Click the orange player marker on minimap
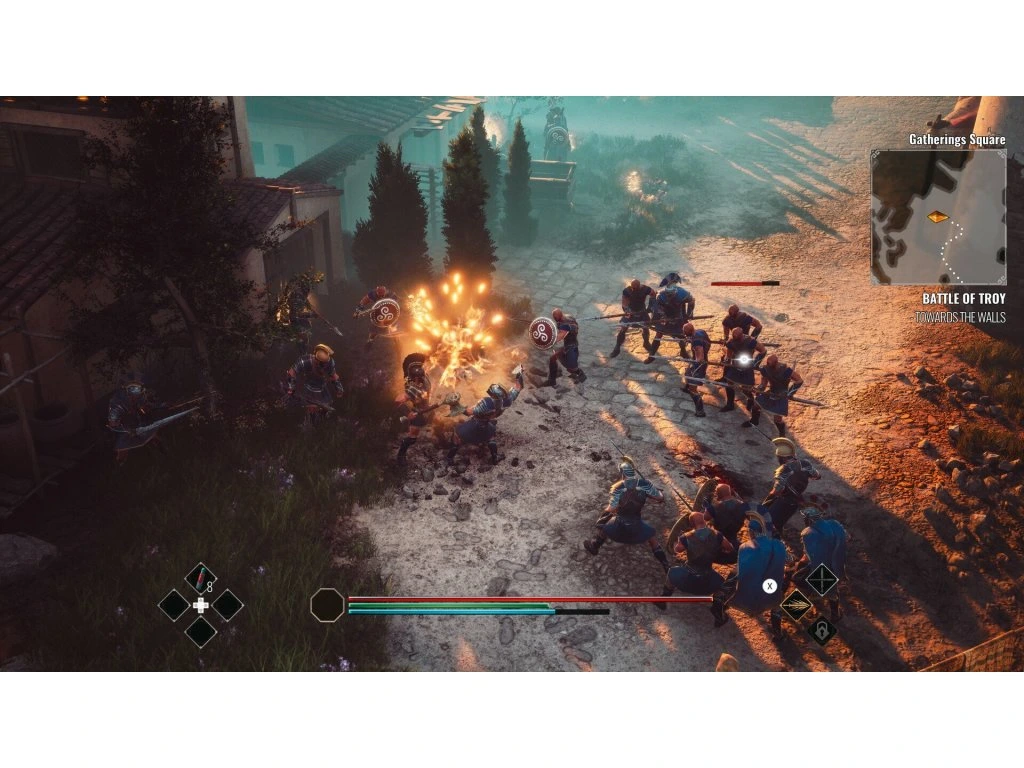1024x768 pixels. pos(937,216)
